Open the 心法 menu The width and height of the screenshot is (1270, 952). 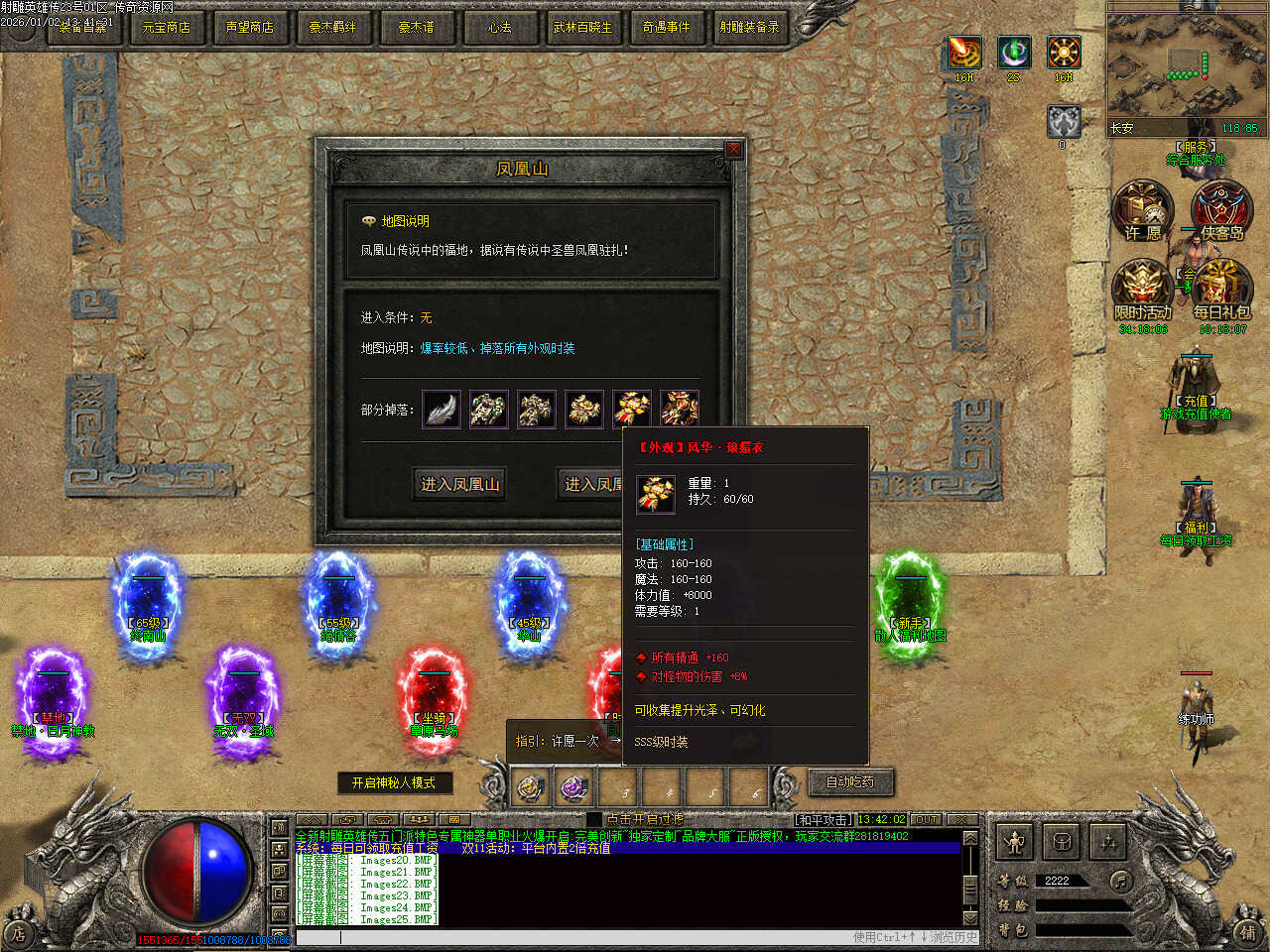499,27
